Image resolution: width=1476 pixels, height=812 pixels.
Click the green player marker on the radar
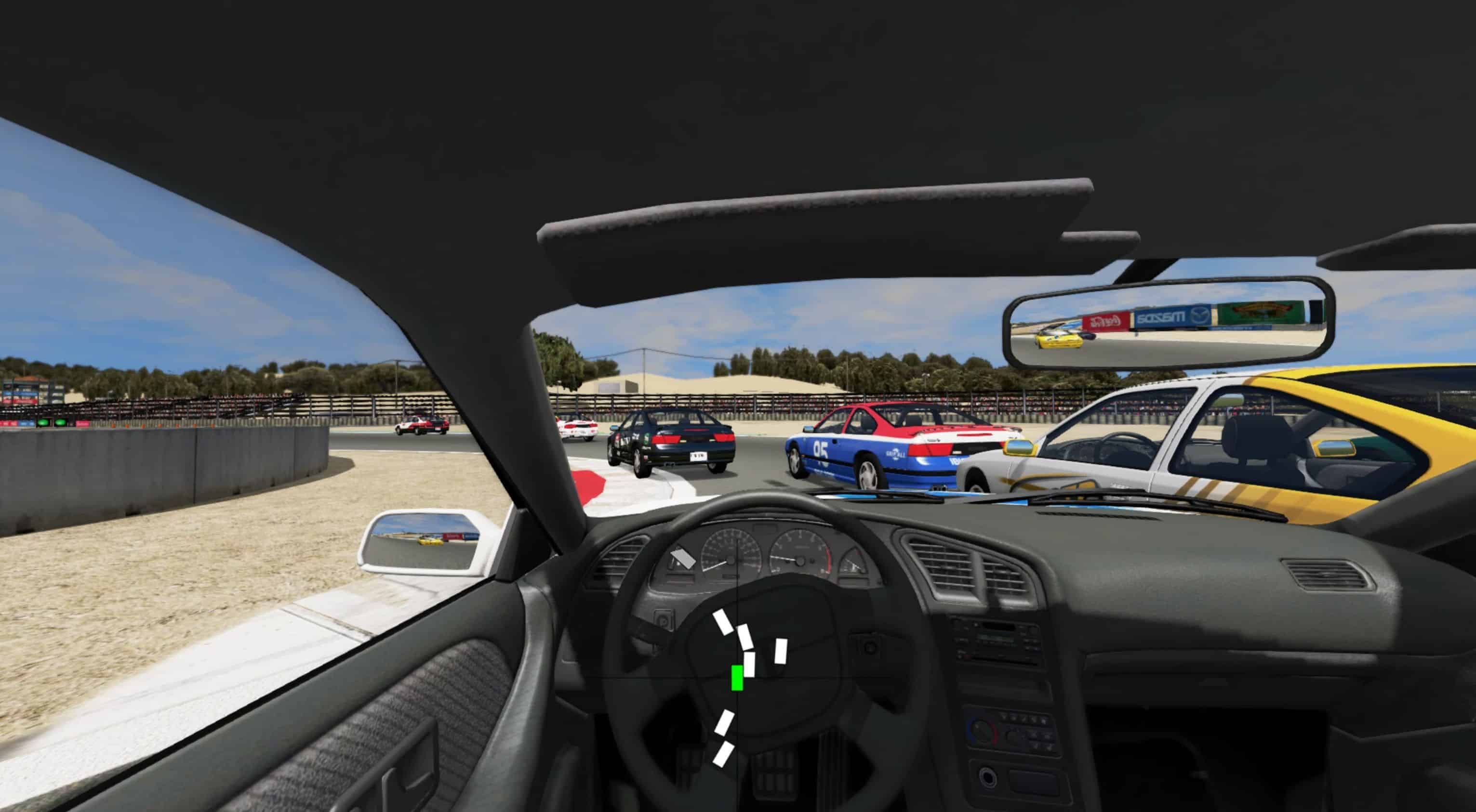[x=737, y=678]
